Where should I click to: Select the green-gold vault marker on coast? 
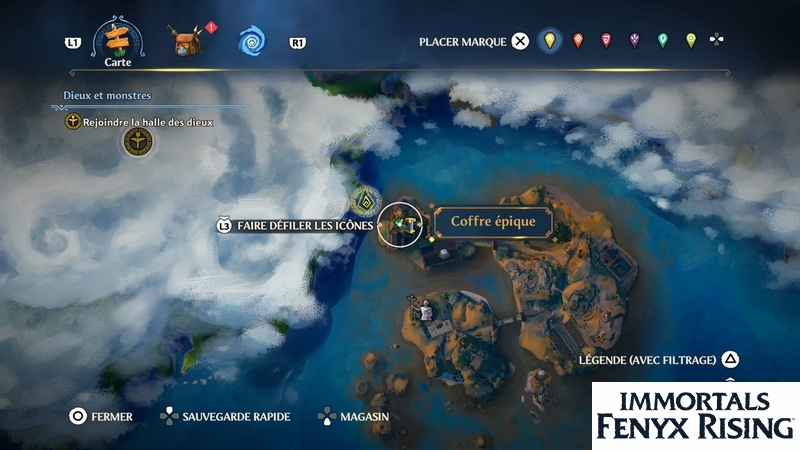367,200
